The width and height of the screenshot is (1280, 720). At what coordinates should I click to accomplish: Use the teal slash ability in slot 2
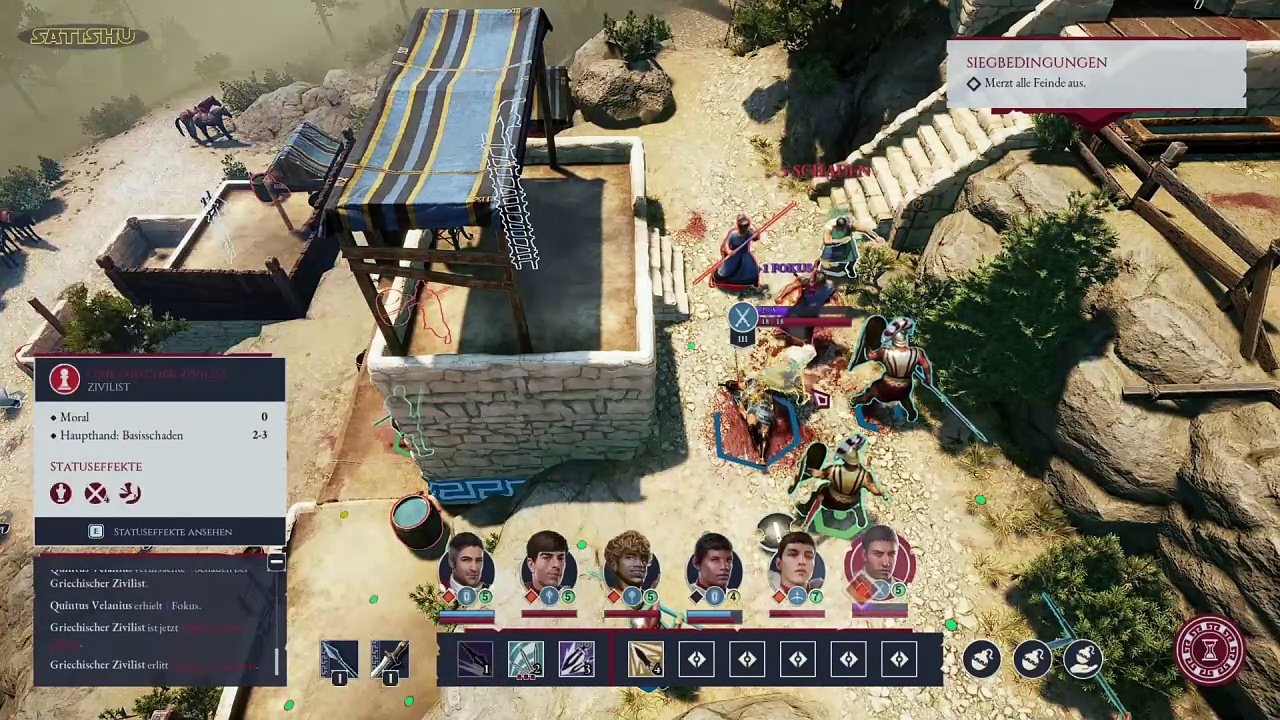click(x=525, y=659)
